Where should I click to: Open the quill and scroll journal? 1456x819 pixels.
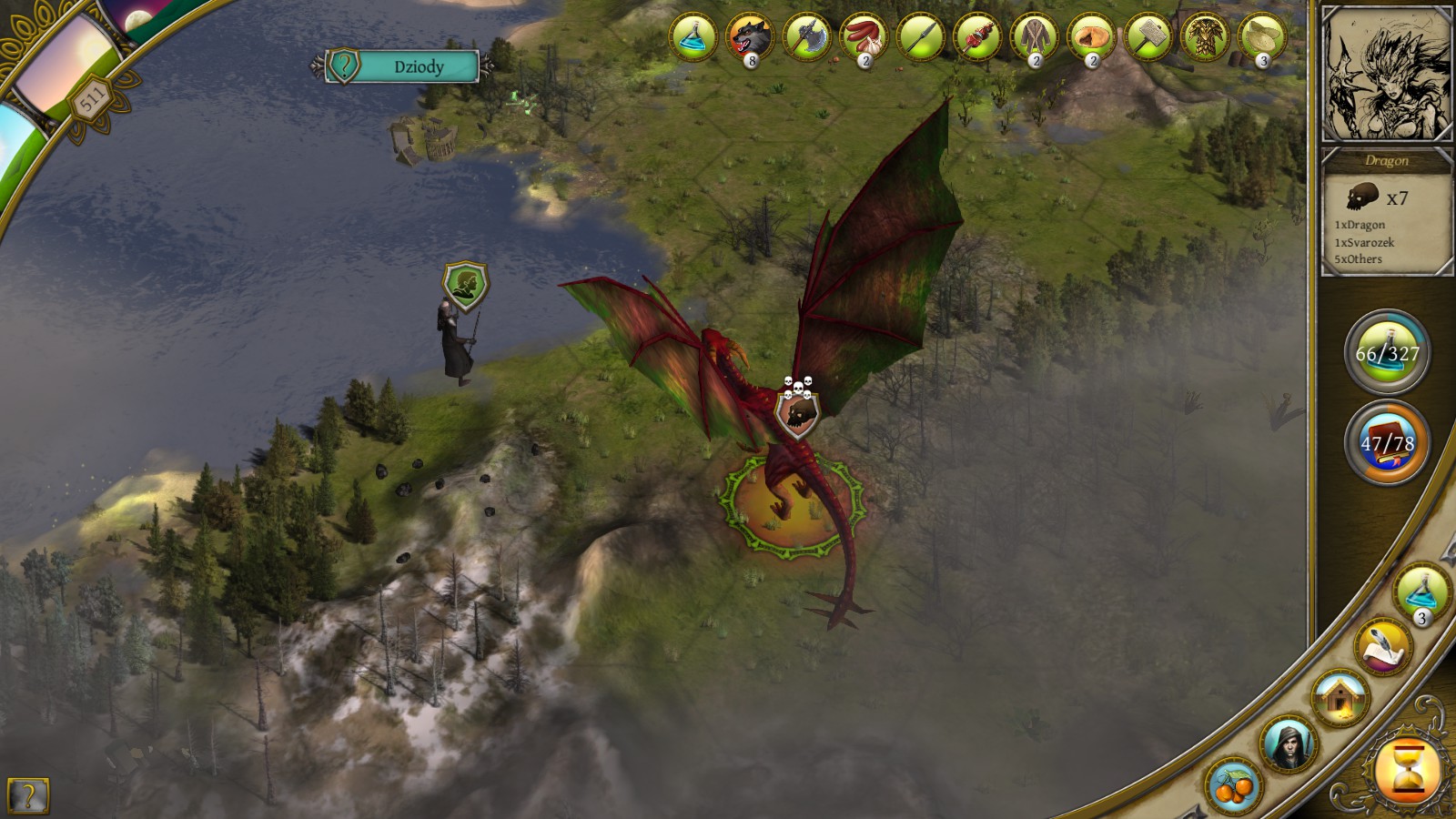(1383, 646)
